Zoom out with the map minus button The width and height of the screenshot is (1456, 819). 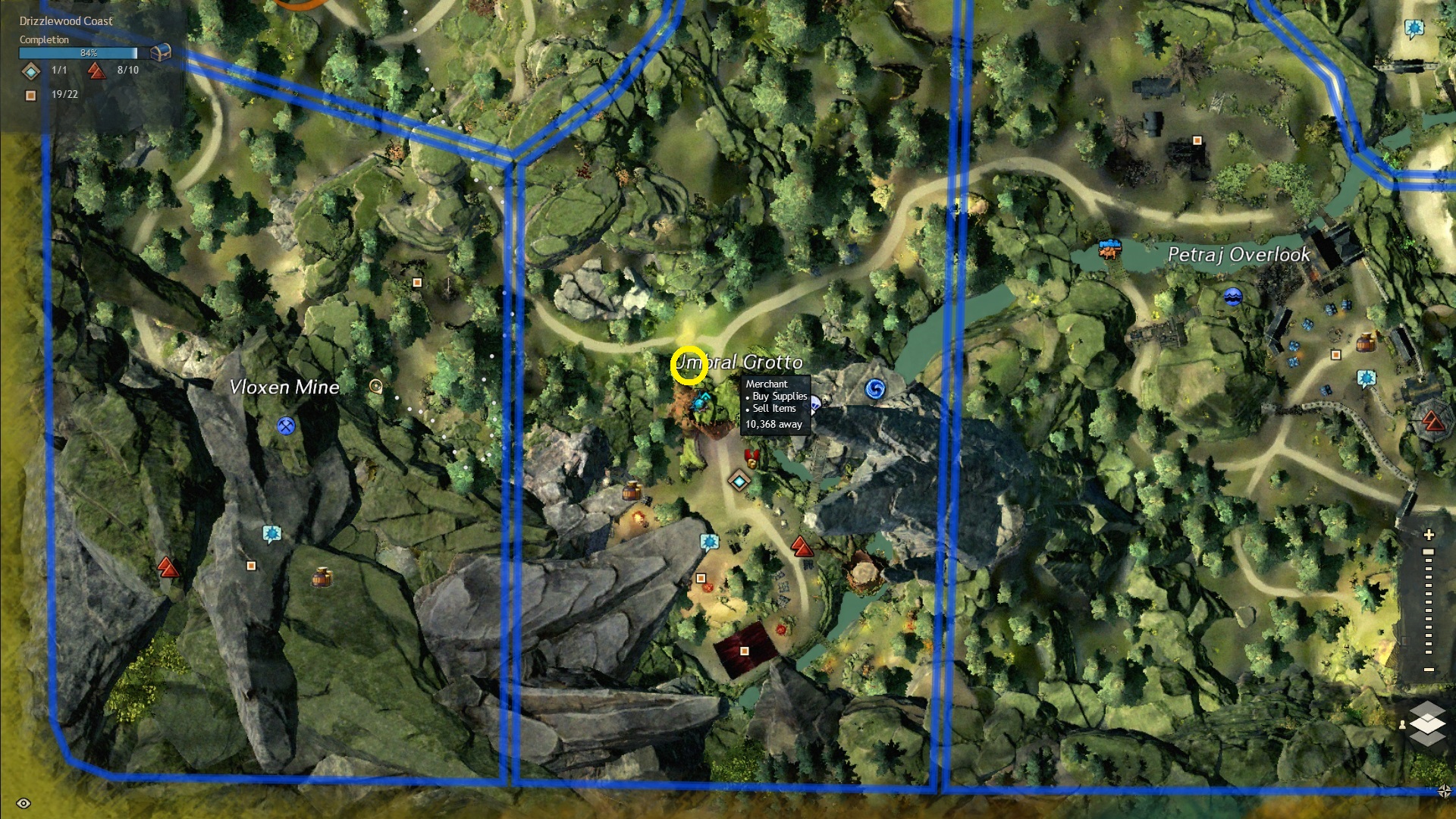1429,670
